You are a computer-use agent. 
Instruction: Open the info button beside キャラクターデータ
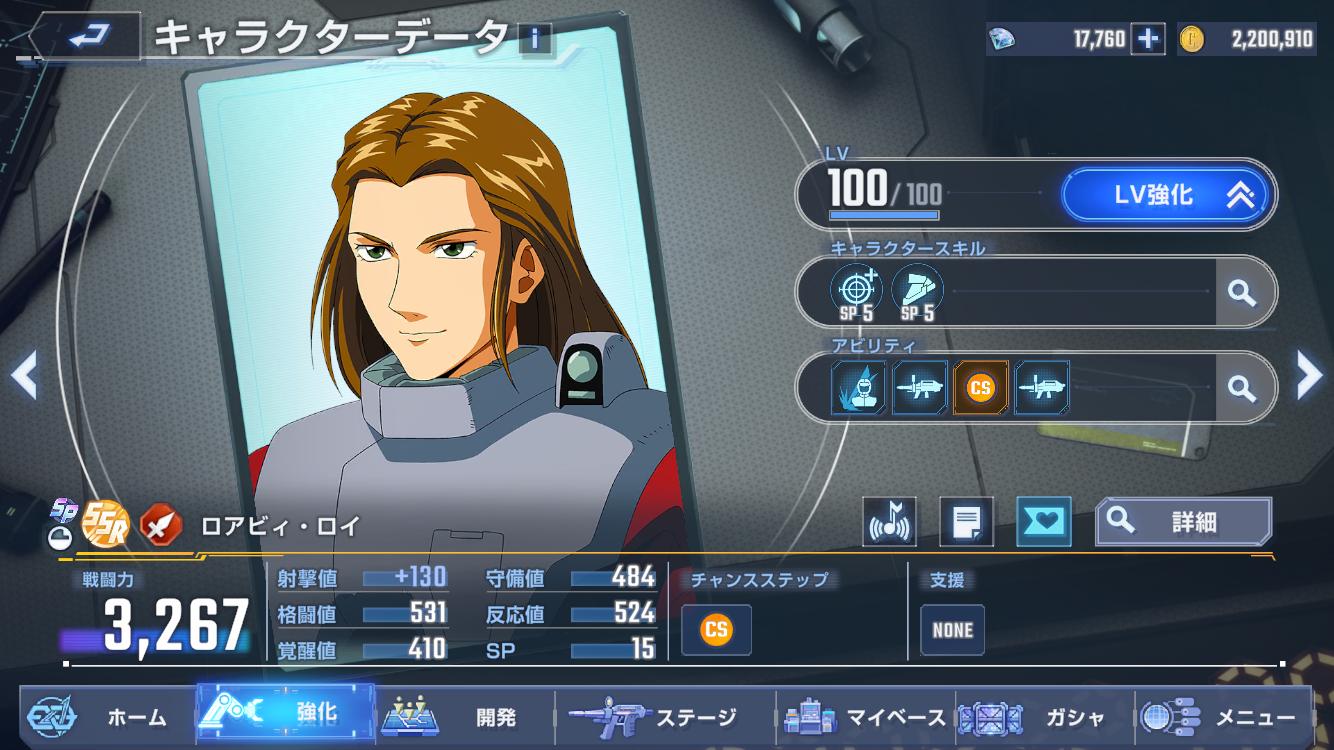(535, 38)
